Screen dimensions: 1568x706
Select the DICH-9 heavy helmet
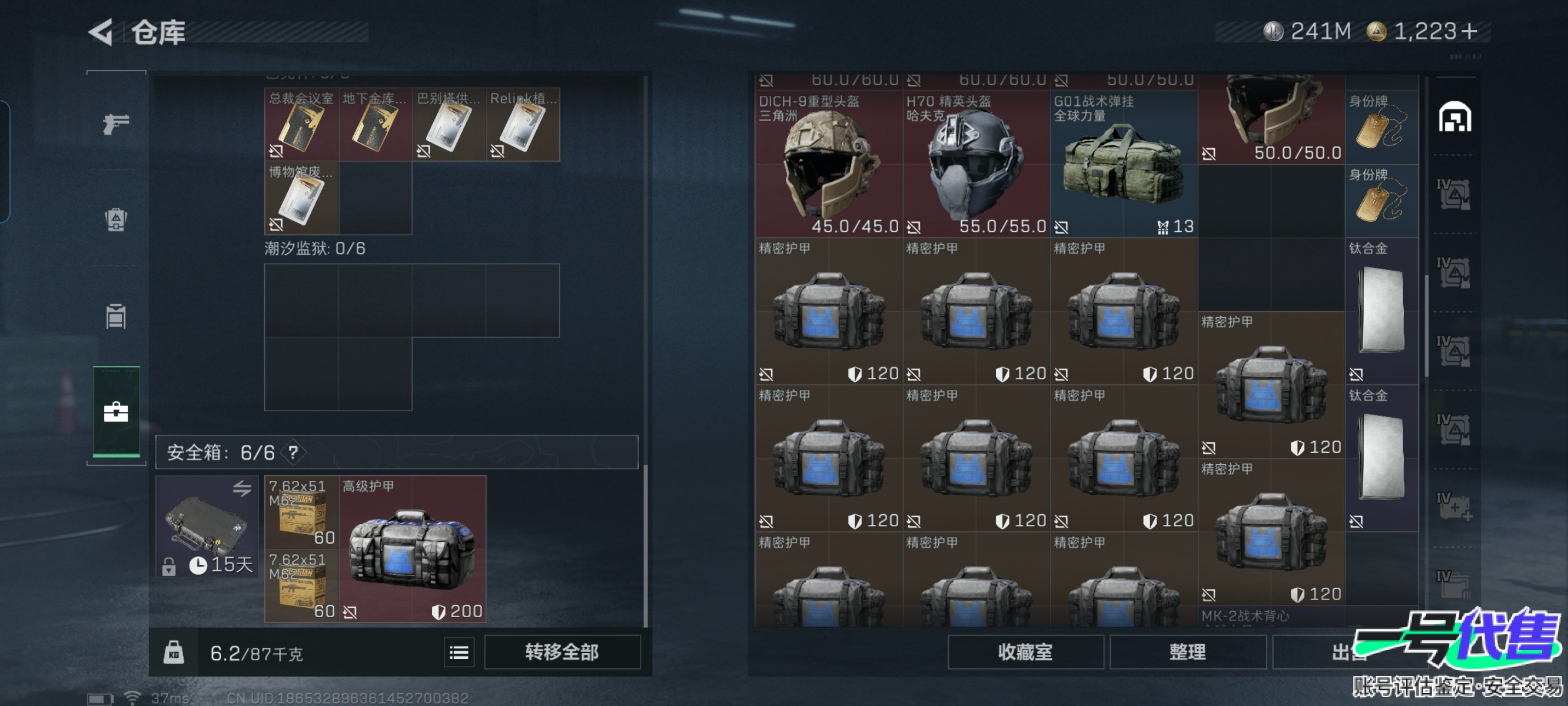828,164
